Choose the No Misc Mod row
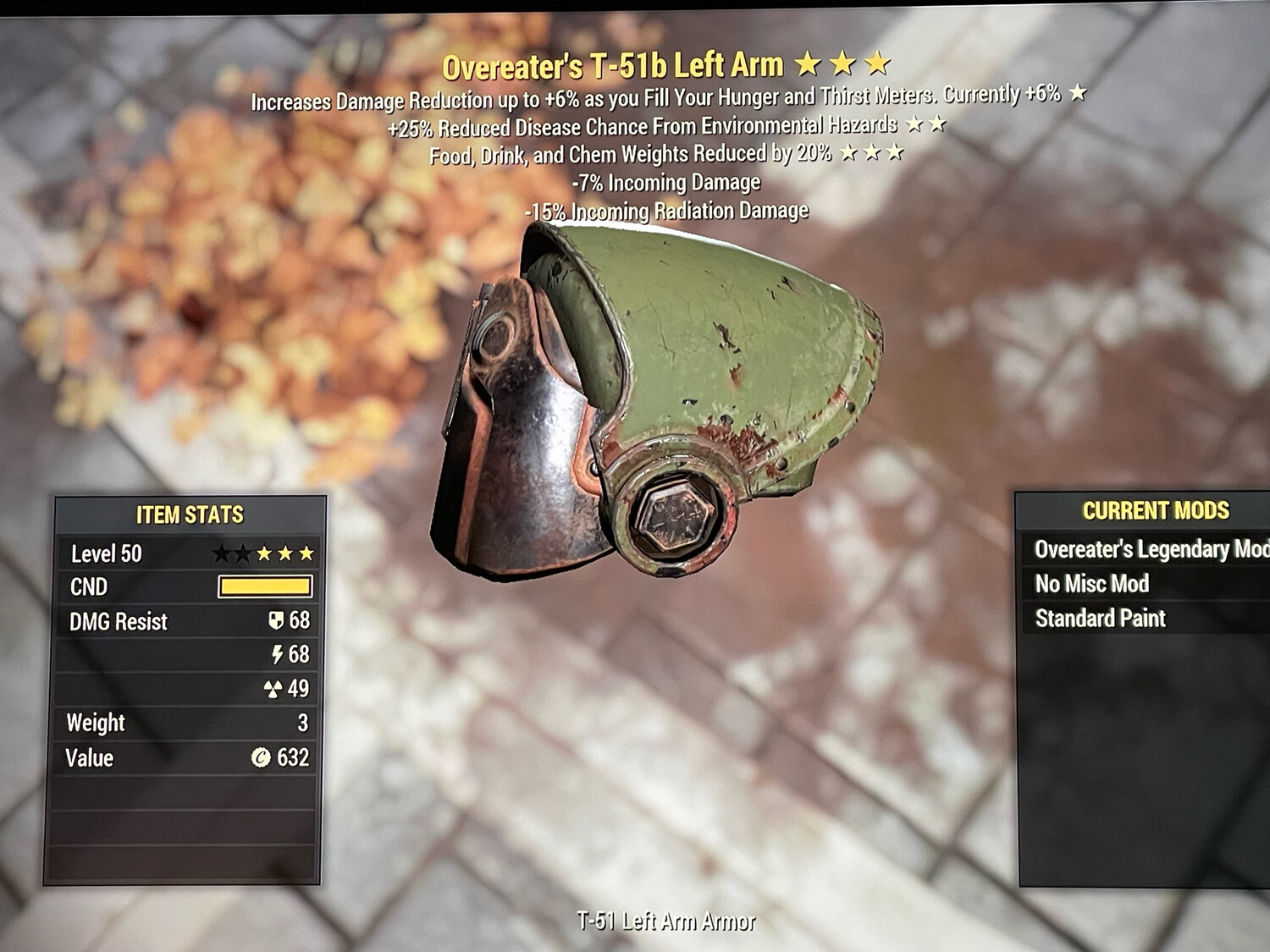This screenshot has height=952, width=1270. pos(1092,584)
